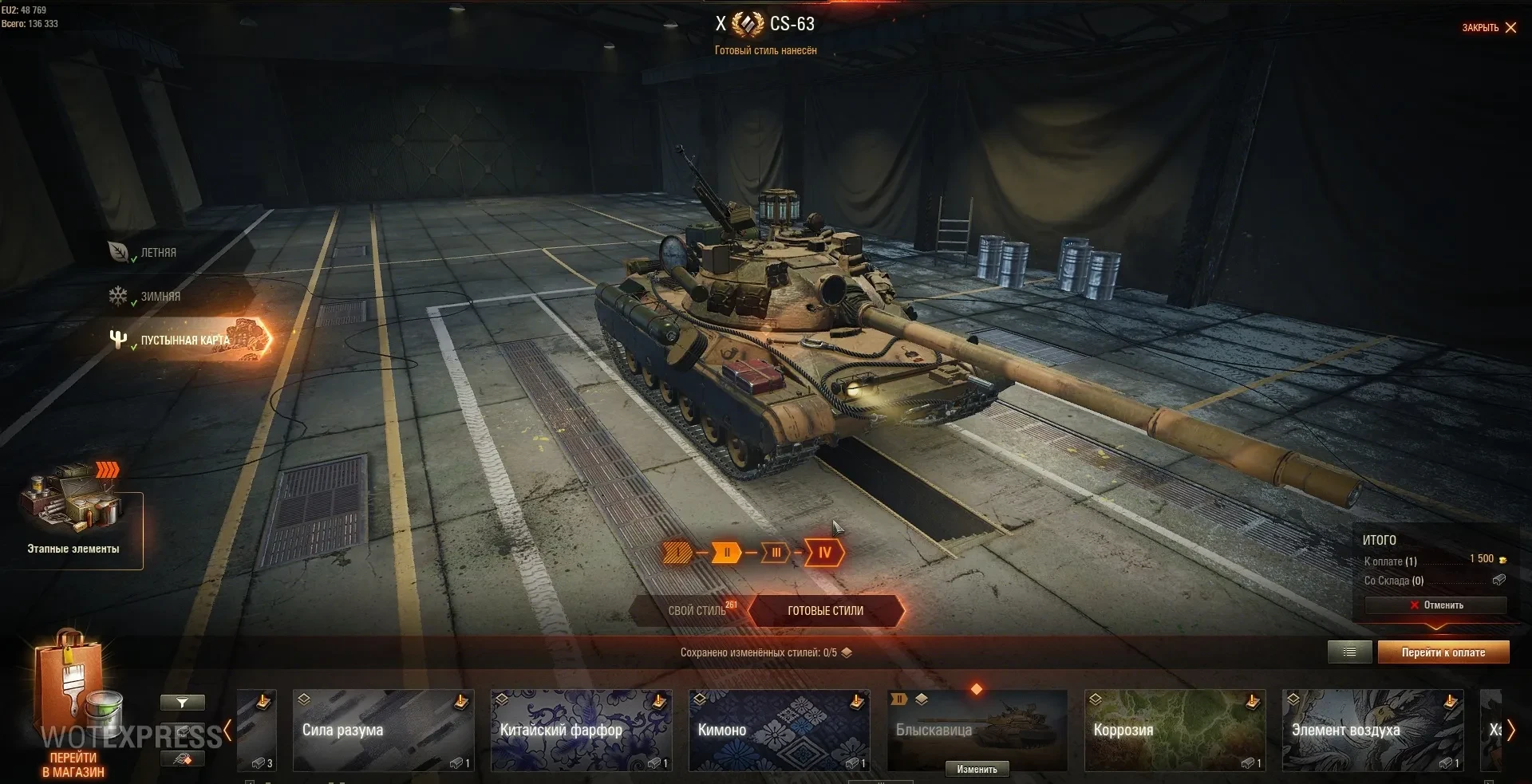
Task: Activate style stage IV
Action: coord(824,553)
